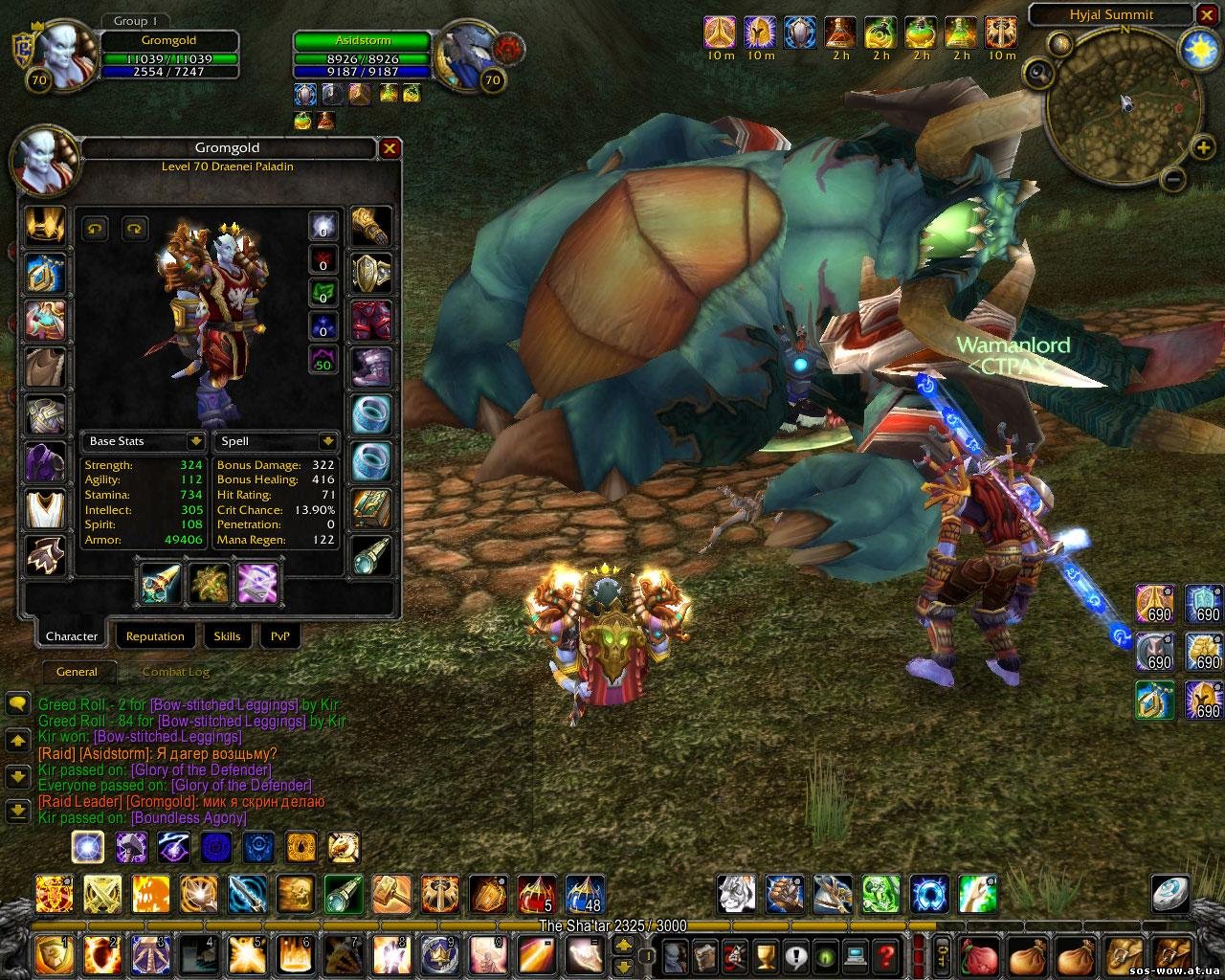Select the shield equipment slot
The width and height of the screenshot is (1225, 980).
(x=209, y=582)
